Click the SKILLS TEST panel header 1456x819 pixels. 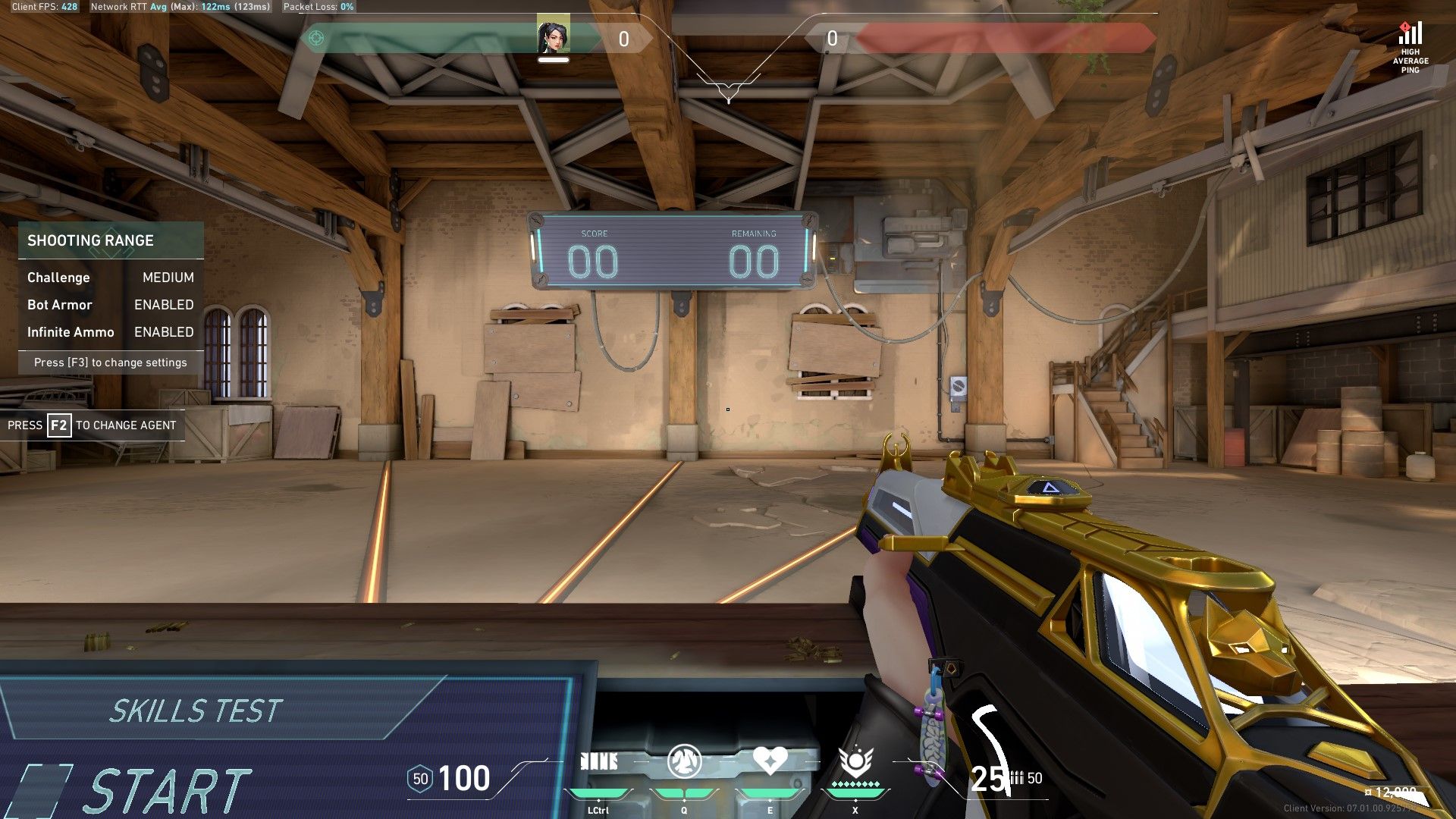196,711
